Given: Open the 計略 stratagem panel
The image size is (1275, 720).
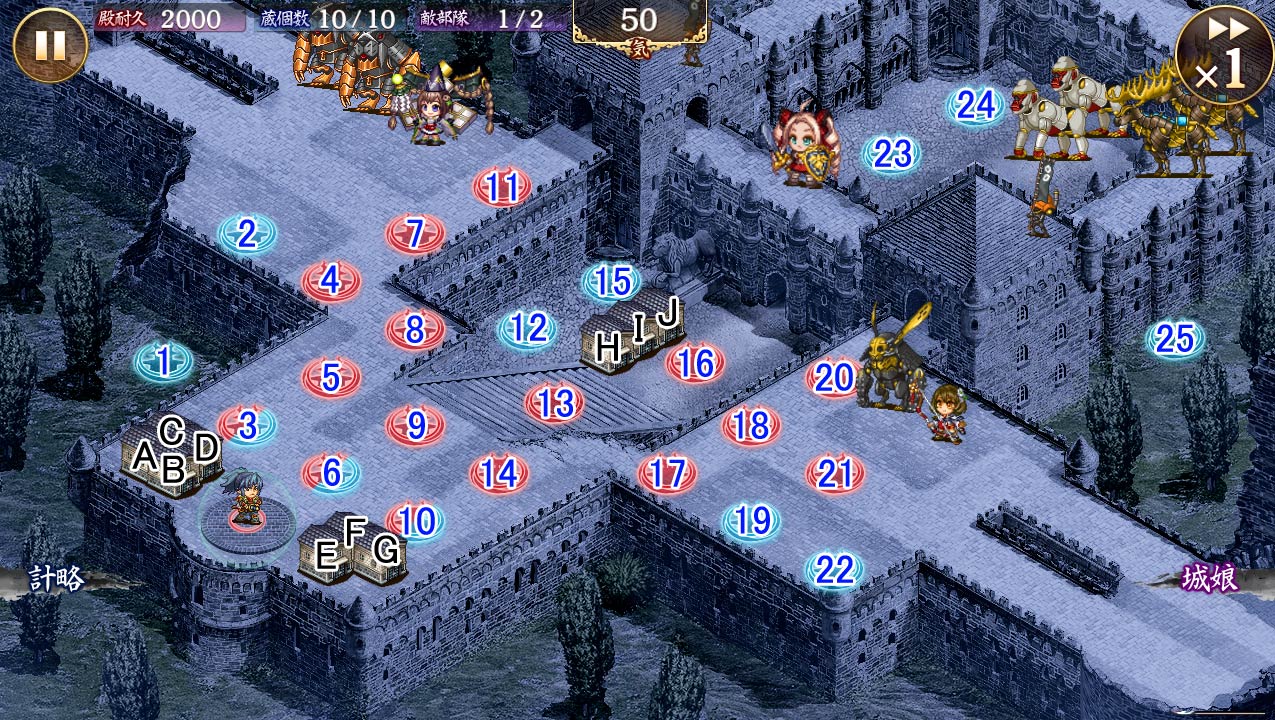Looking at the screenshot, I should [55, 579].
